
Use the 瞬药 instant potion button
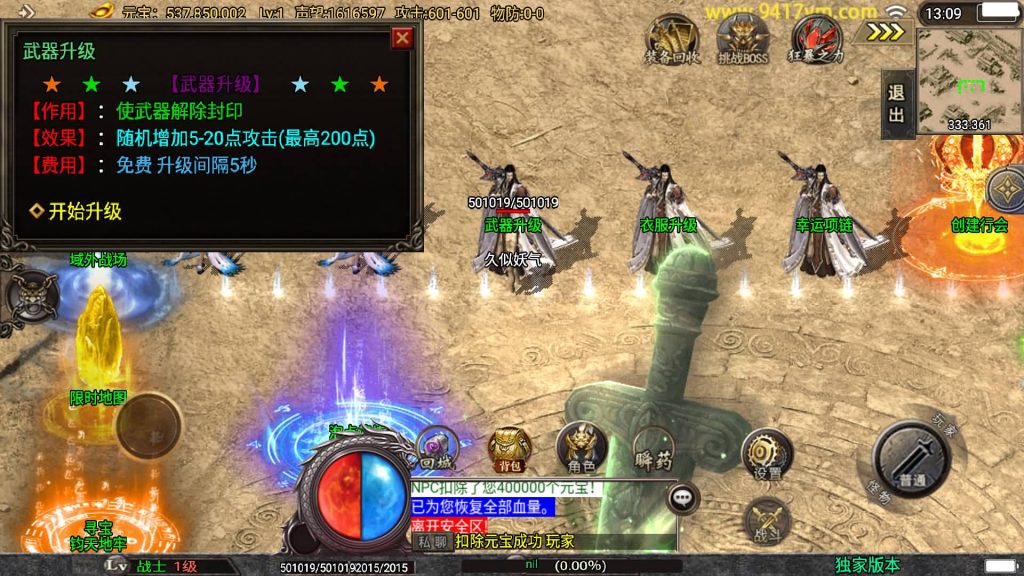(x=653, y=450)
